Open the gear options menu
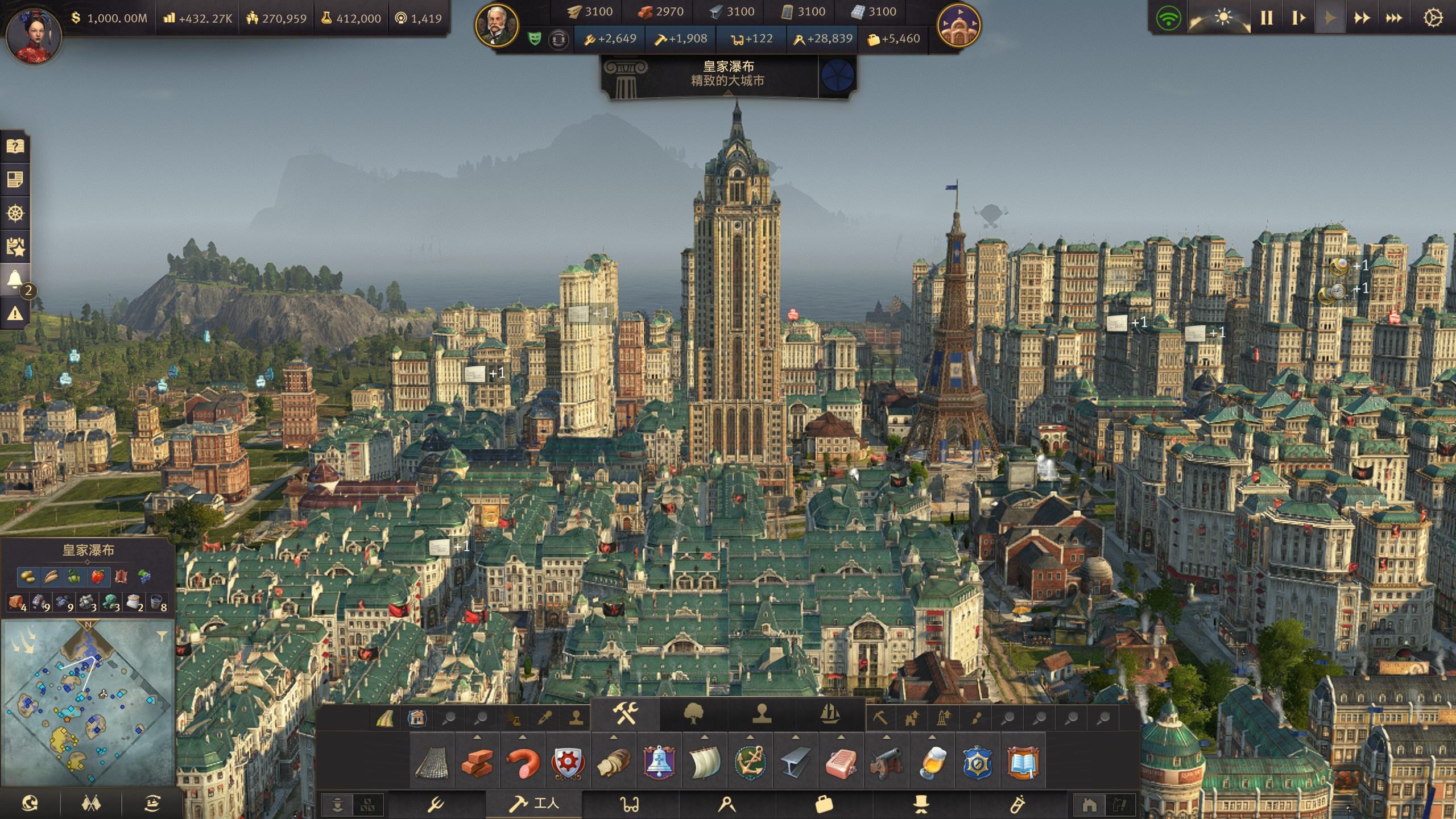The image size is (1456, 819). tap(1433, 18)
